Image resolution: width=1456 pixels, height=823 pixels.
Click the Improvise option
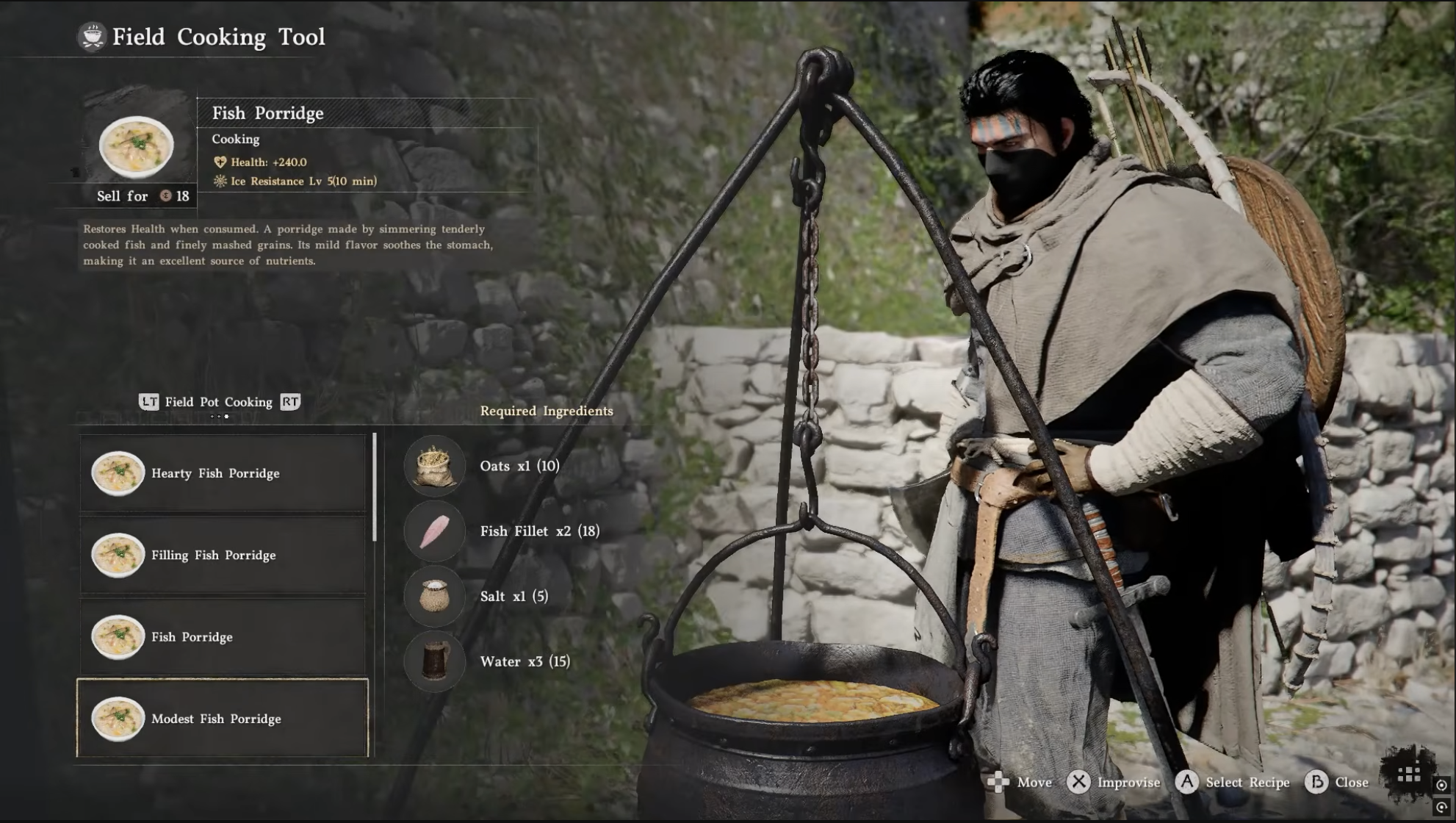pyautogui.click(x=1113, y=783)
